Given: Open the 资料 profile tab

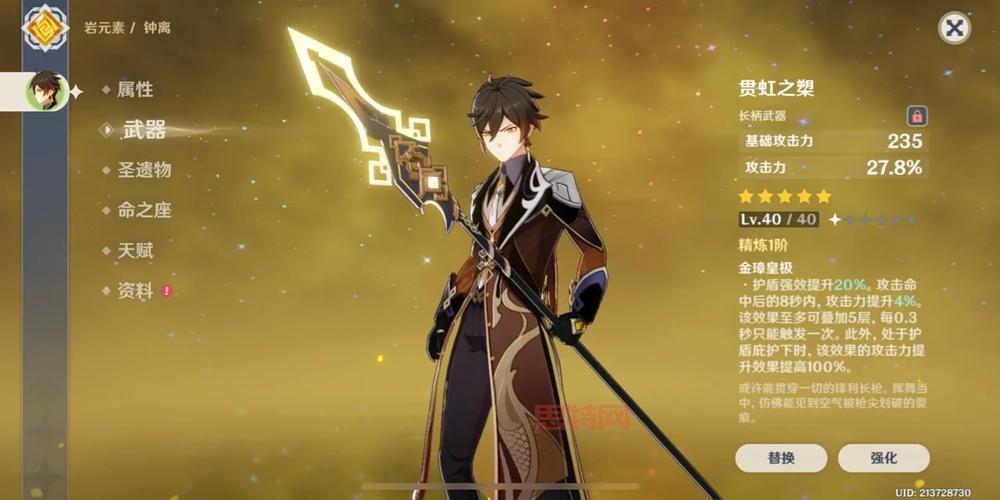Looking at the screenshot, I should click(x=135, y=291).
